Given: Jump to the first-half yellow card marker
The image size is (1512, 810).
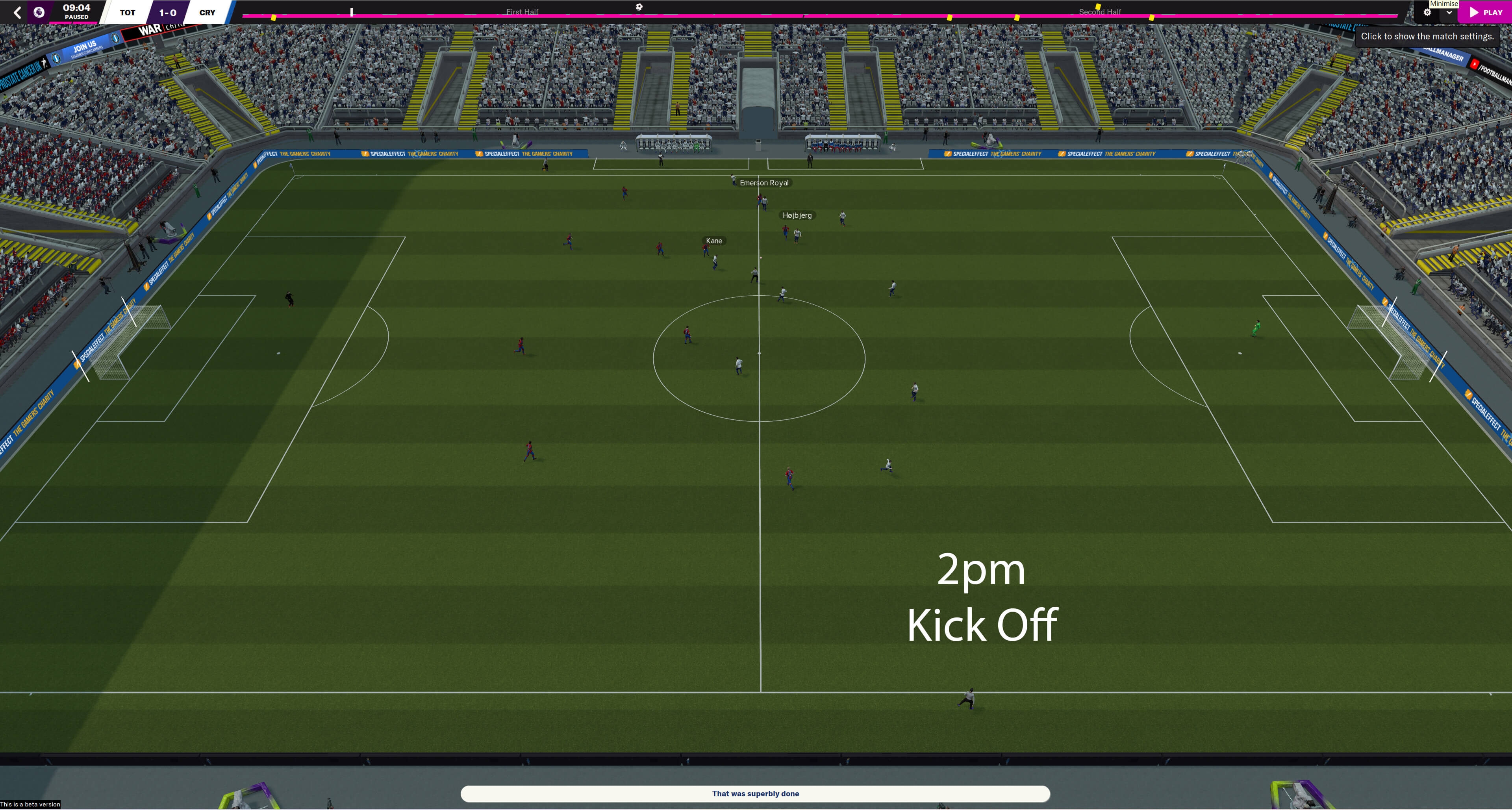Looking at the screenshot, I should click(274, 18).
